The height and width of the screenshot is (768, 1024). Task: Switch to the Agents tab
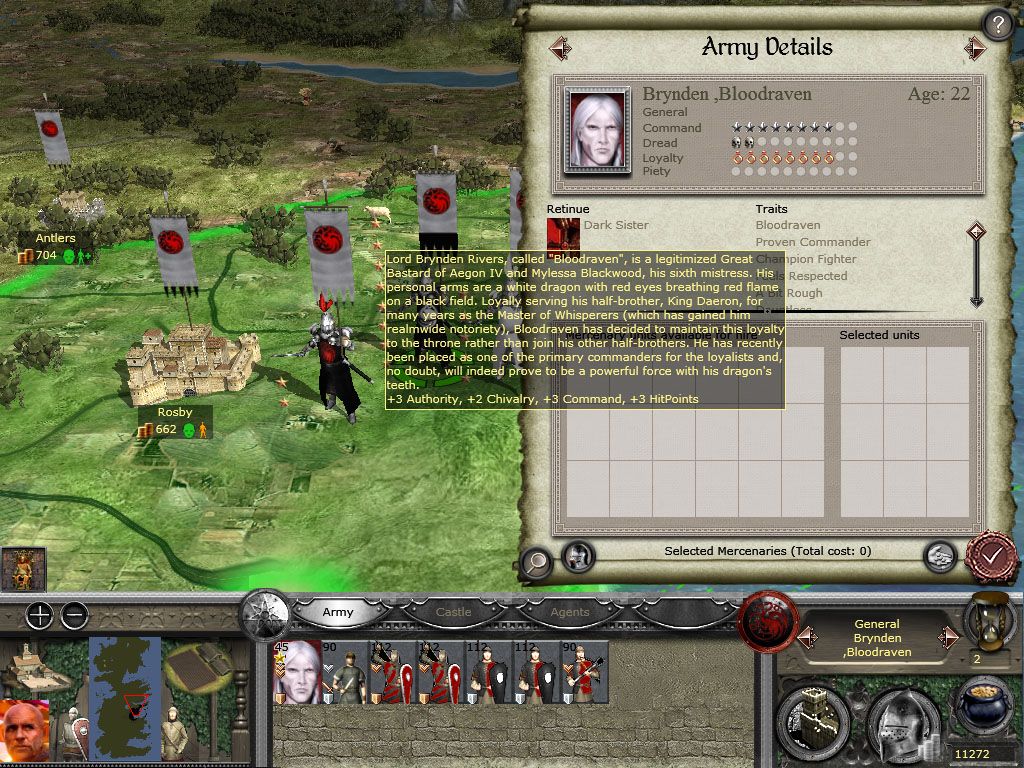pyautogui.click(x=569, y=612)
